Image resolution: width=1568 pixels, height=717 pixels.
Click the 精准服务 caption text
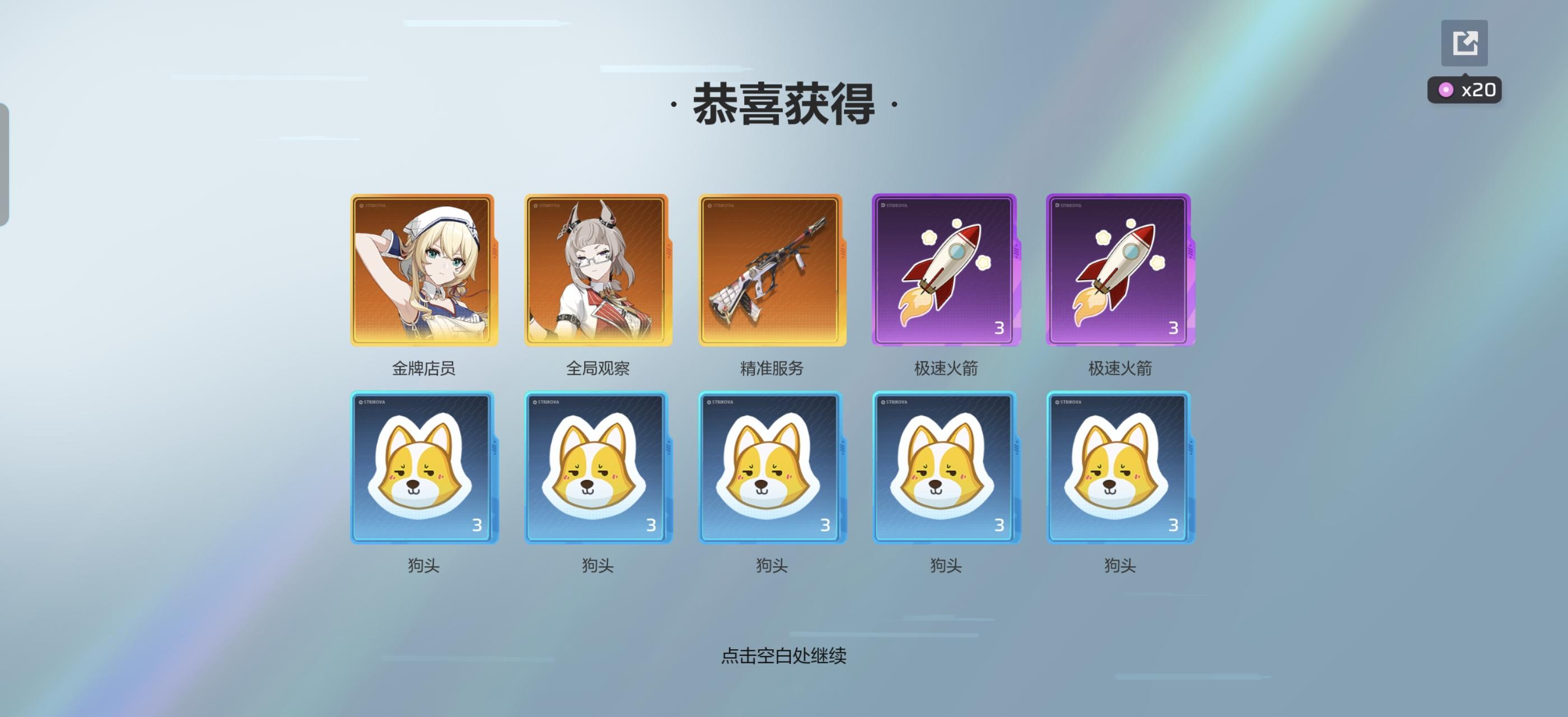click(770, 367)
